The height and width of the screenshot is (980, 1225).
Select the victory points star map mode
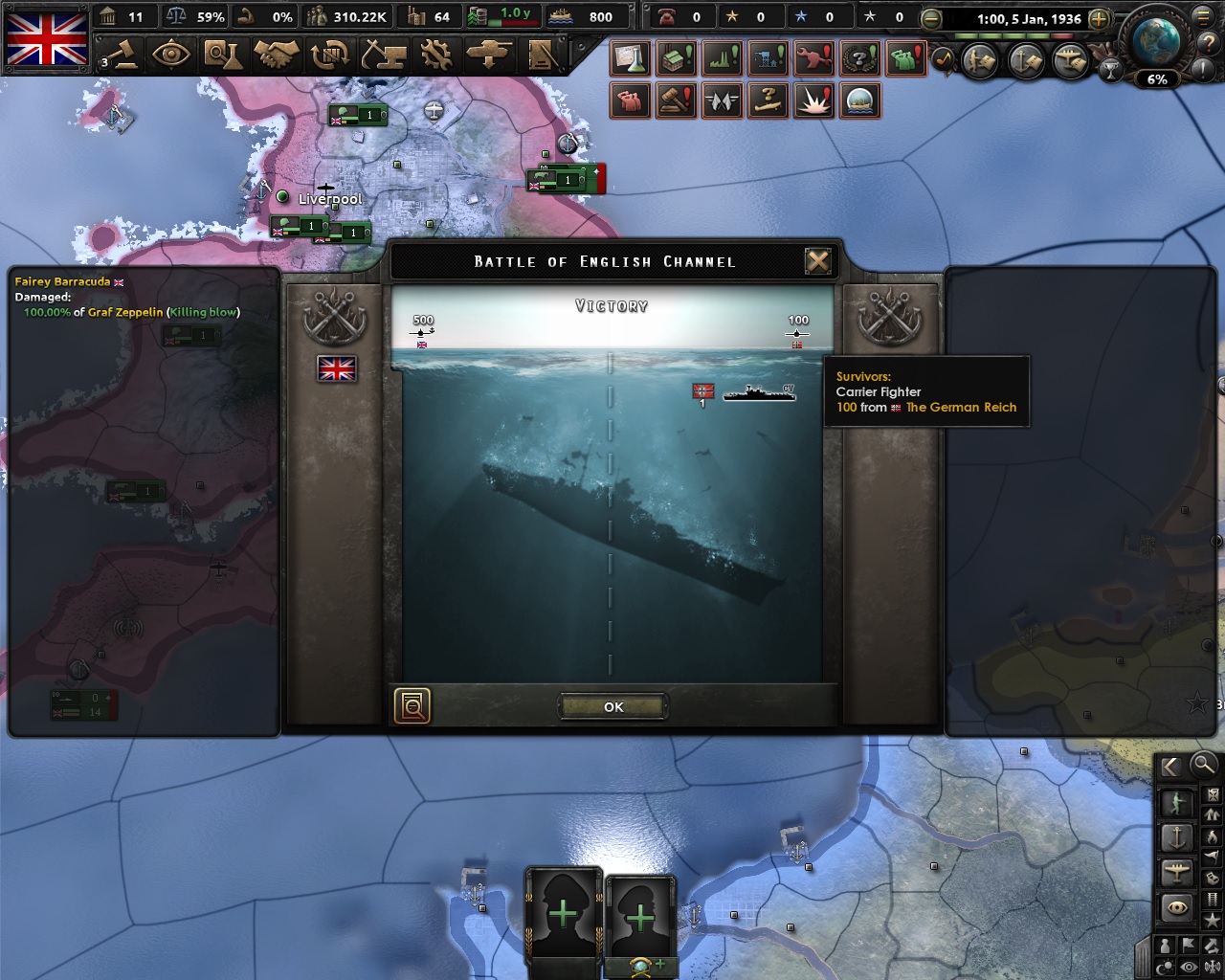[x=1214, y=919]
